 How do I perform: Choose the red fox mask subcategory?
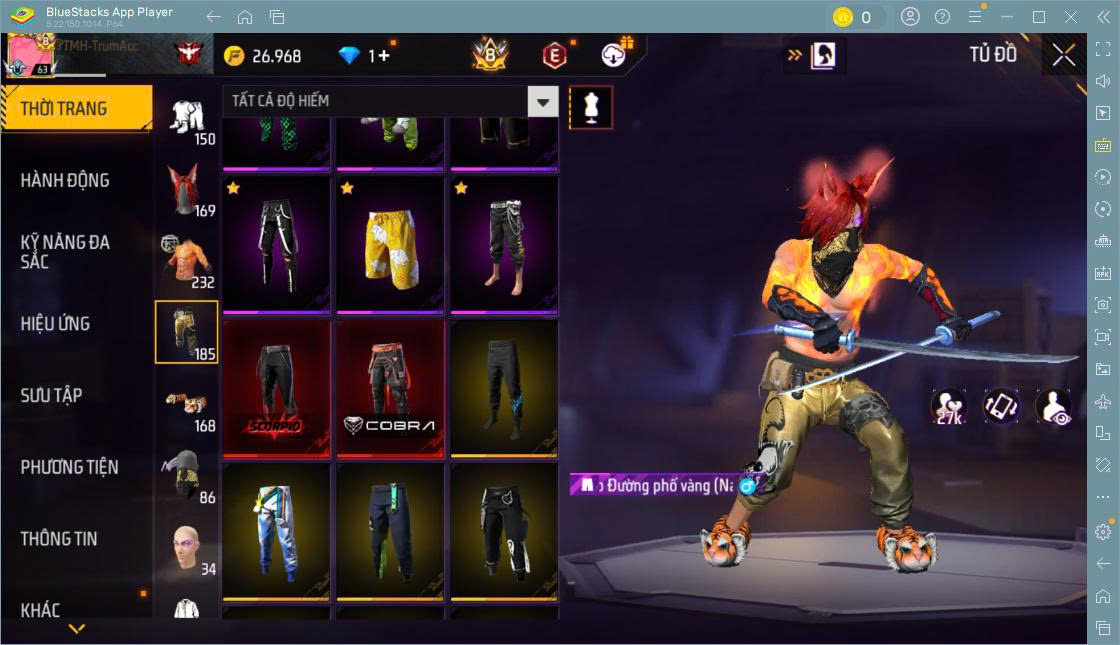tap(186, 189)
